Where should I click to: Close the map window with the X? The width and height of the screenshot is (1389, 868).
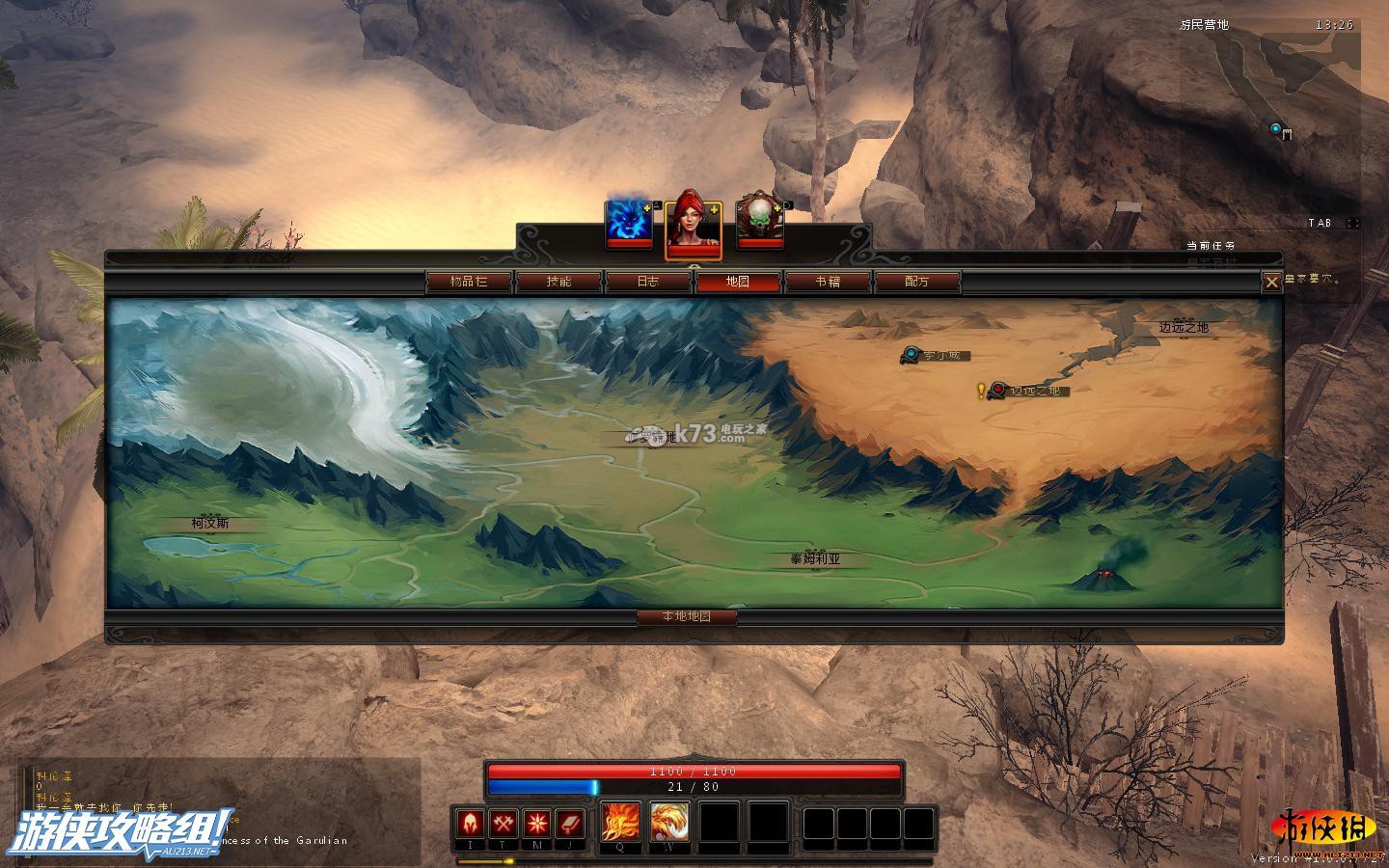(1271, 282)
